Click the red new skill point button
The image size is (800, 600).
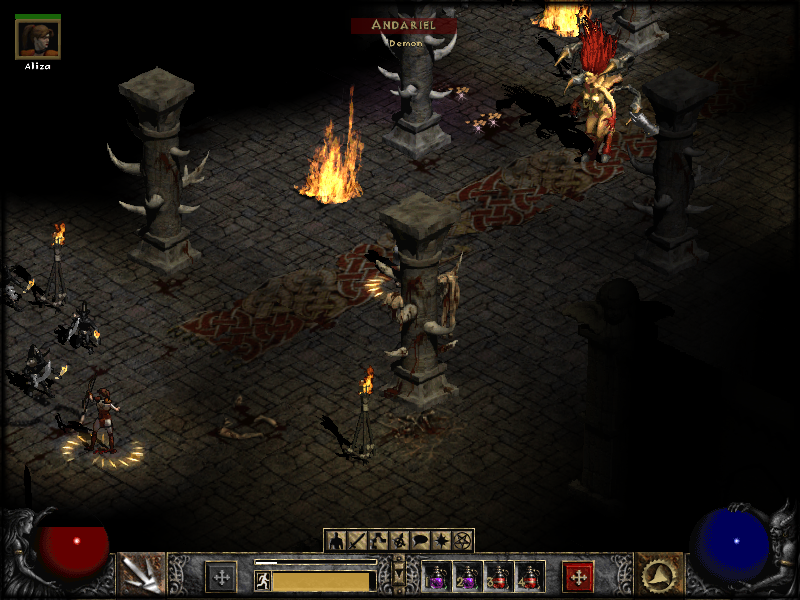(x=578, y=576)
